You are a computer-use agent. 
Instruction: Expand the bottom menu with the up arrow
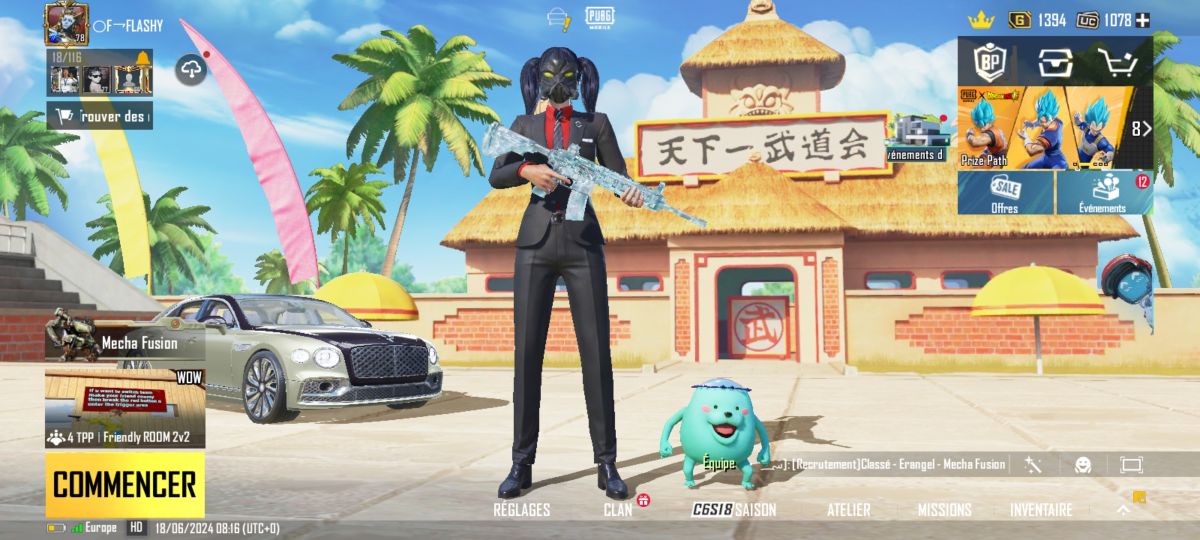(x=1122, y=510)
